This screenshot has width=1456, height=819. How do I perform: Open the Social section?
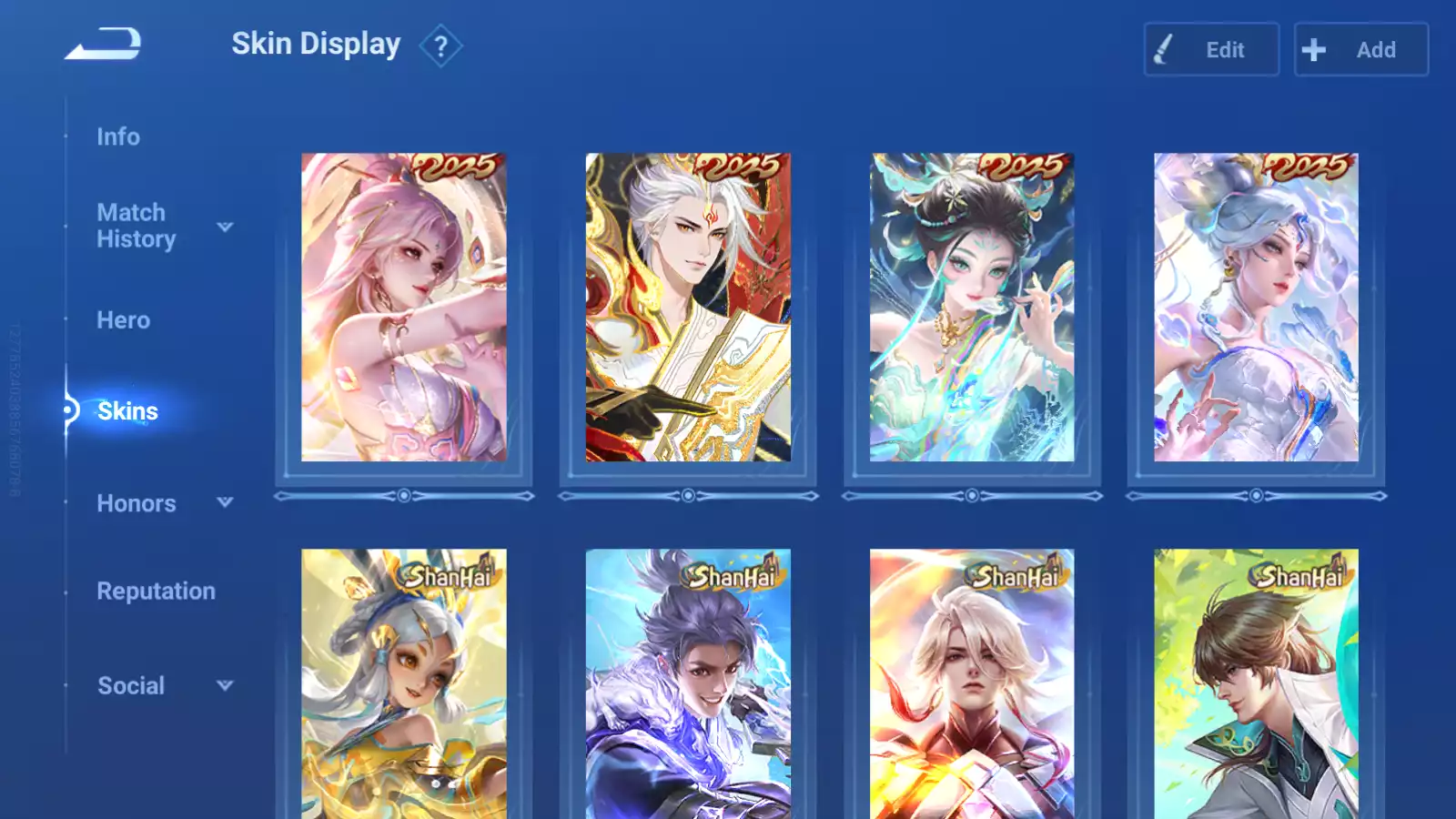(131, 686)
